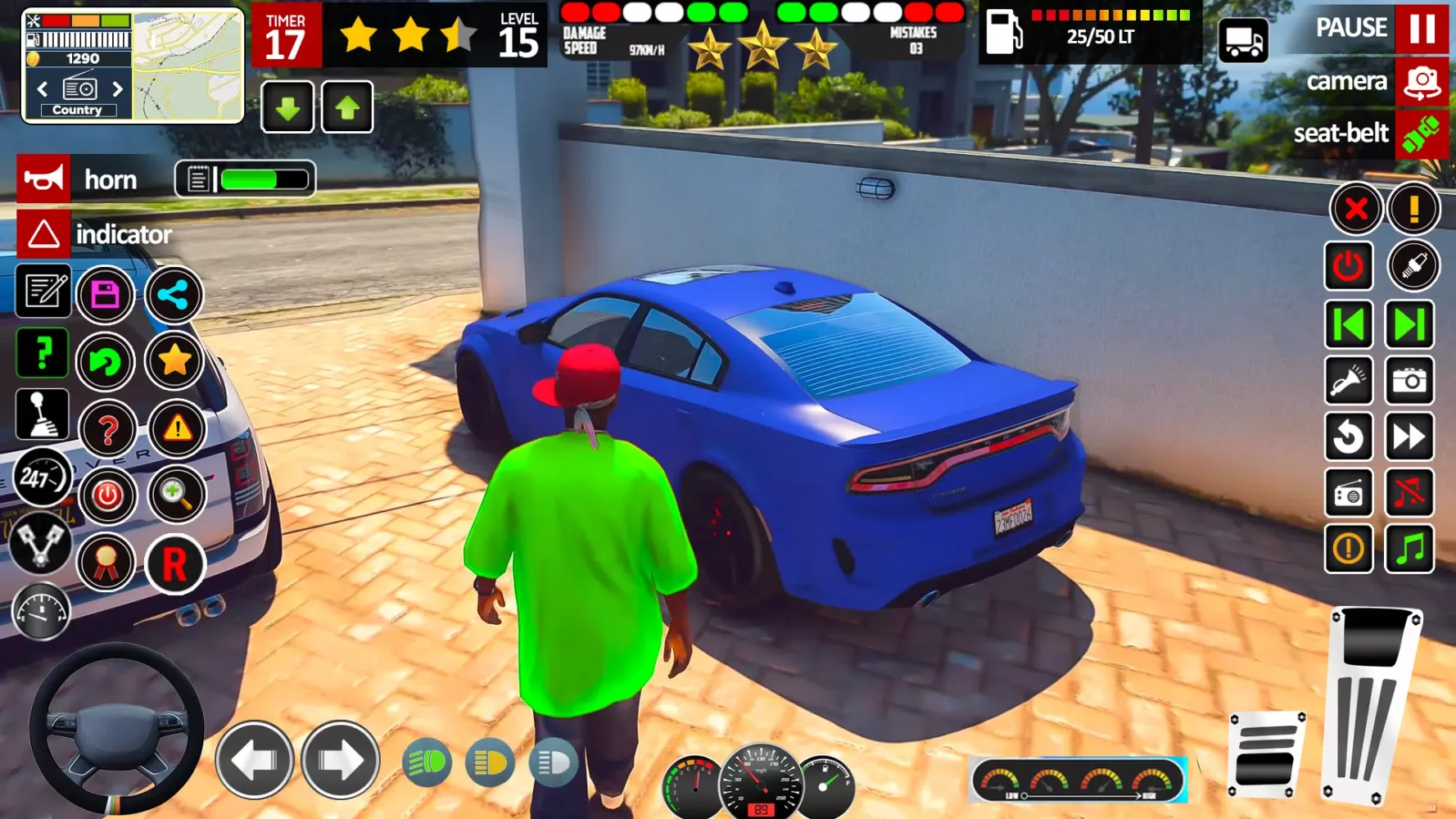
Task: Tap the green up arrow button
Action: coord(347,107)
